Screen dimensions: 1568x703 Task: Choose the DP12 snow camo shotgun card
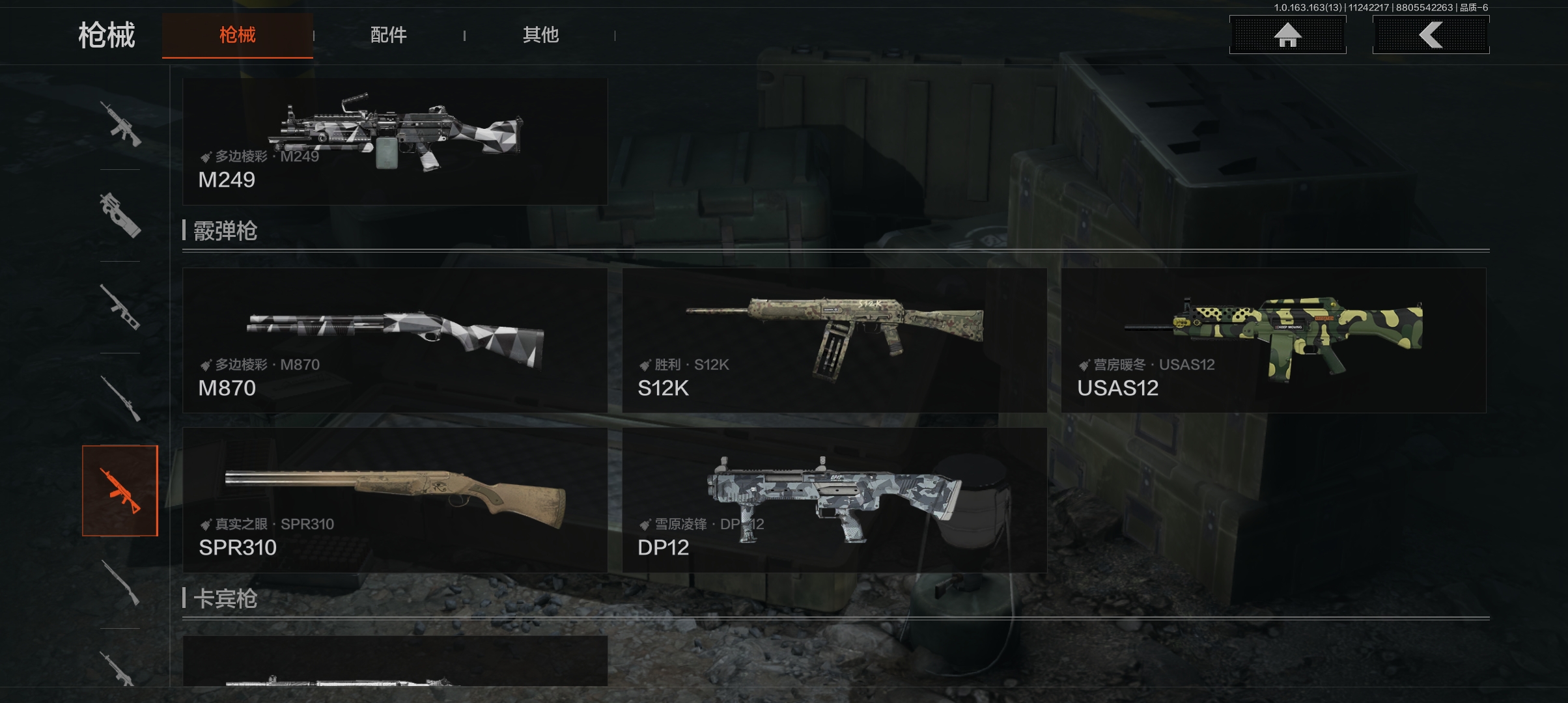pyautogui.click(x=834, y=500)
